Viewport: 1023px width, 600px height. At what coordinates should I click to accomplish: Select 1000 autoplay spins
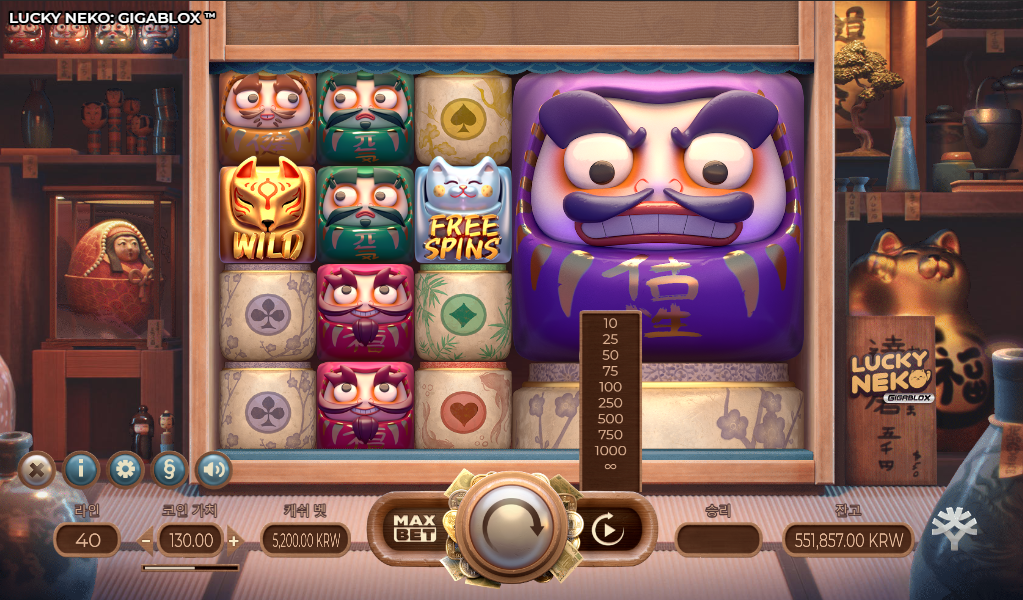(610, 451)
